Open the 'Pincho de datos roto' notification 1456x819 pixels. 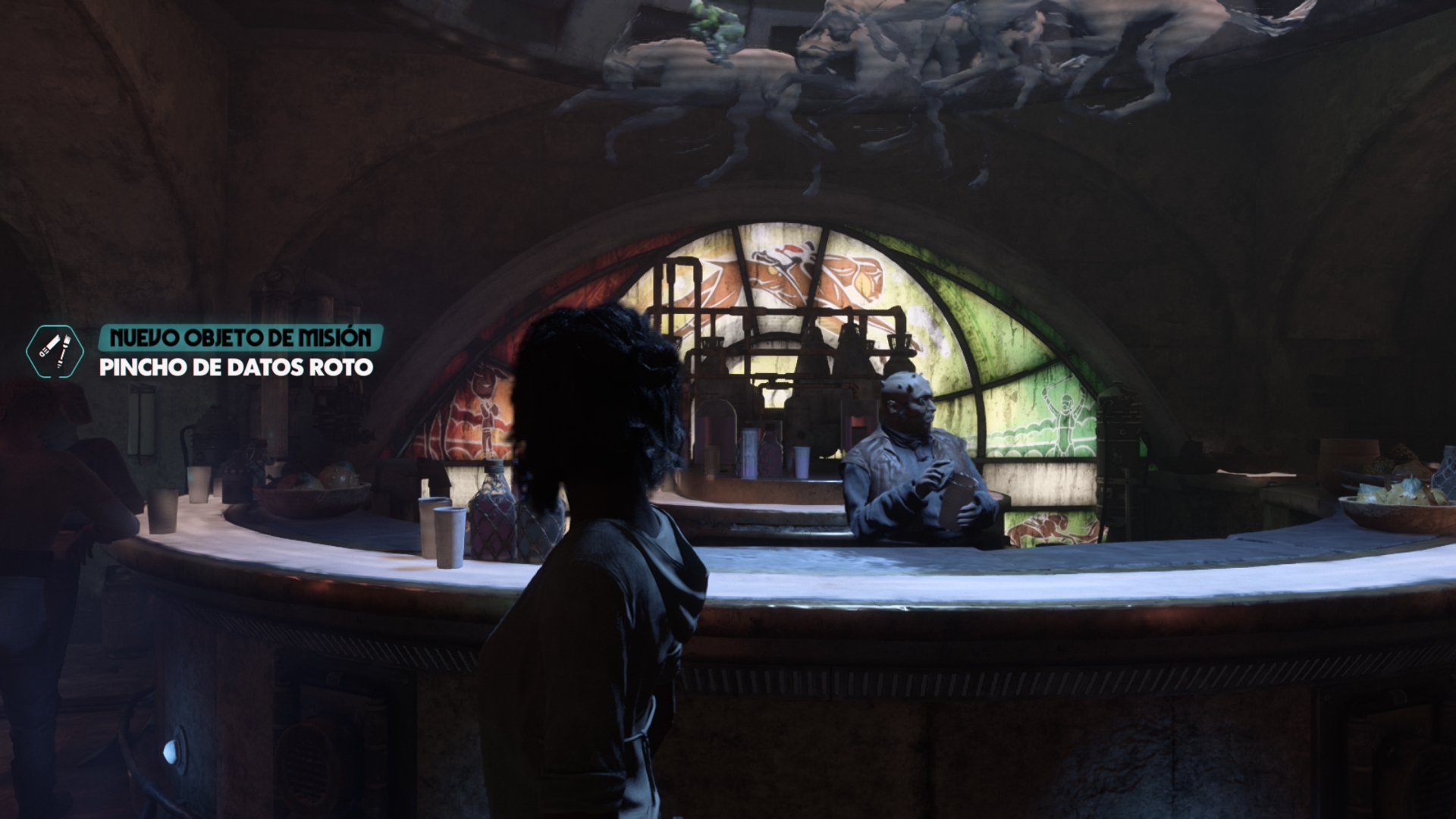(x=236, y=367)
